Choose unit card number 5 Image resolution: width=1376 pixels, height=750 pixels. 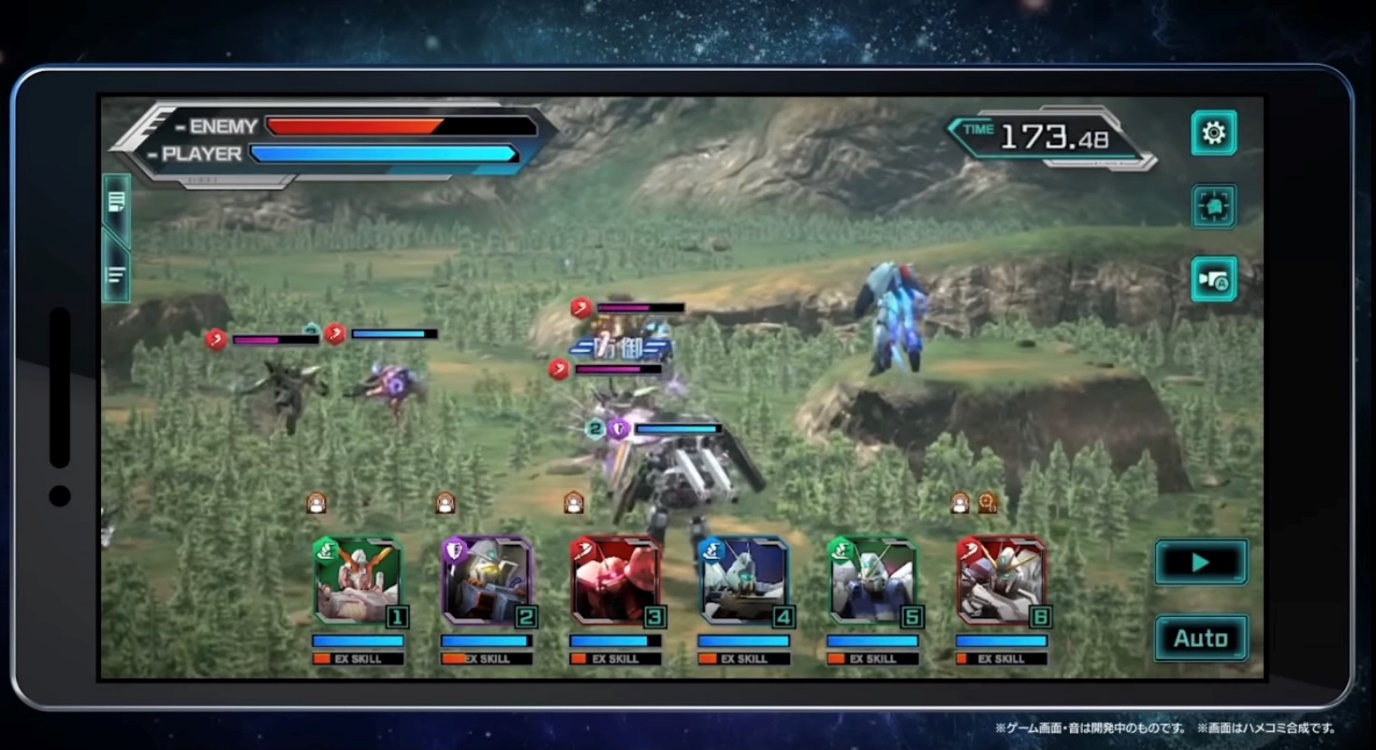coord(872,581)
